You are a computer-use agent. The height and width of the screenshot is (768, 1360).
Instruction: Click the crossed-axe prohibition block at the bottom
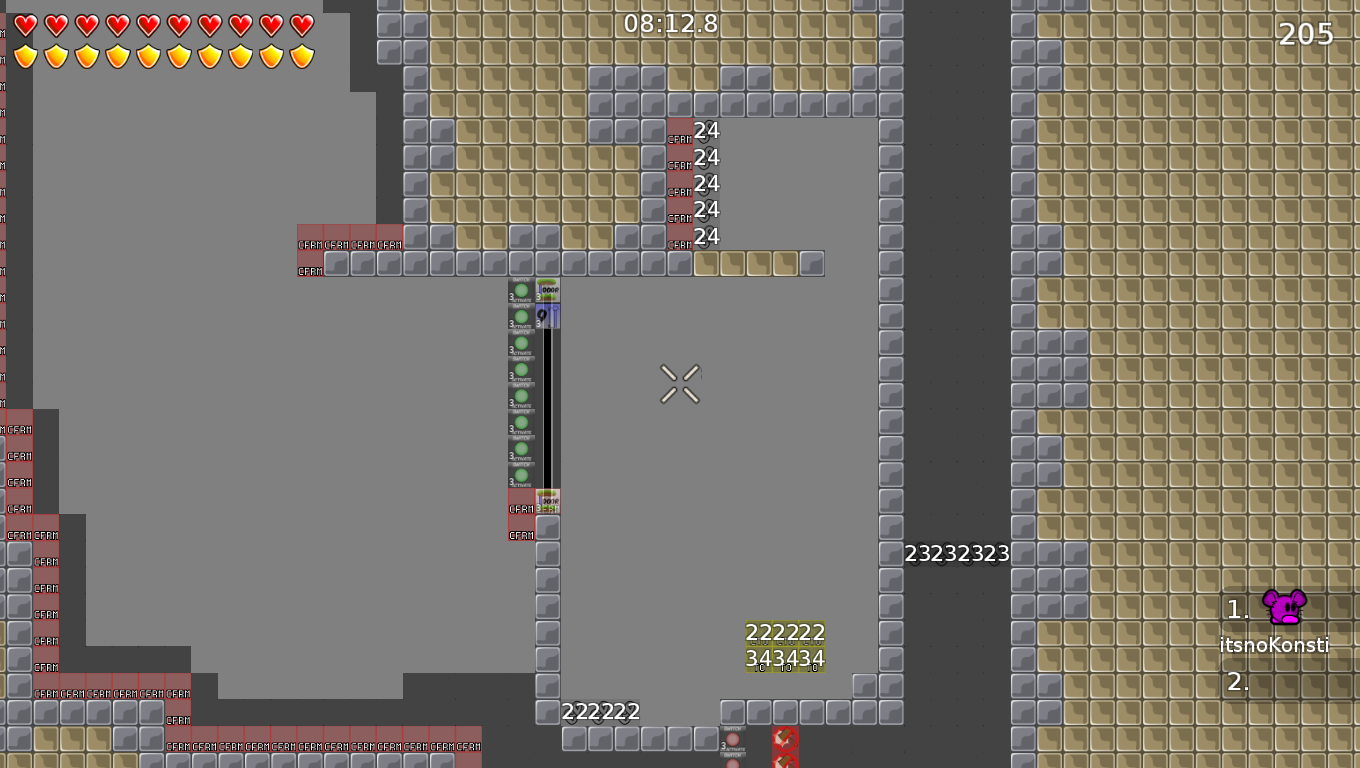(x=785, y=740)
